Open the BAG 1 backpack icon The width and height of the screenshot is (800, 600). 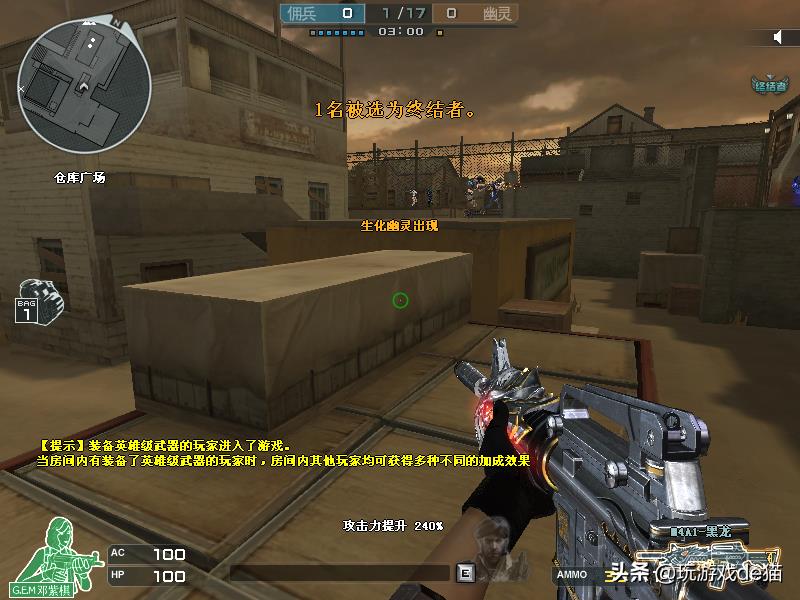[x=37, y=299]
